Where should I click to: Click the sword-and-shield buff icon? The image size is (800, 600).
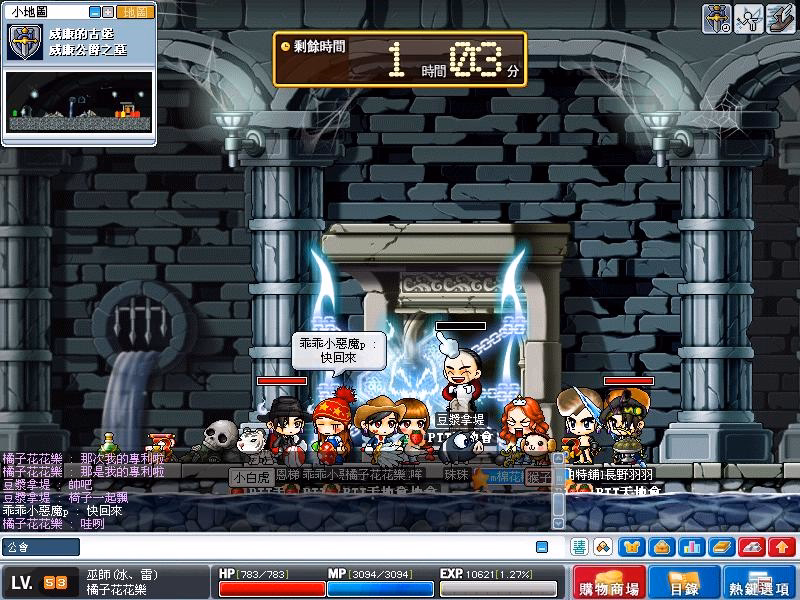coord(716,18)
